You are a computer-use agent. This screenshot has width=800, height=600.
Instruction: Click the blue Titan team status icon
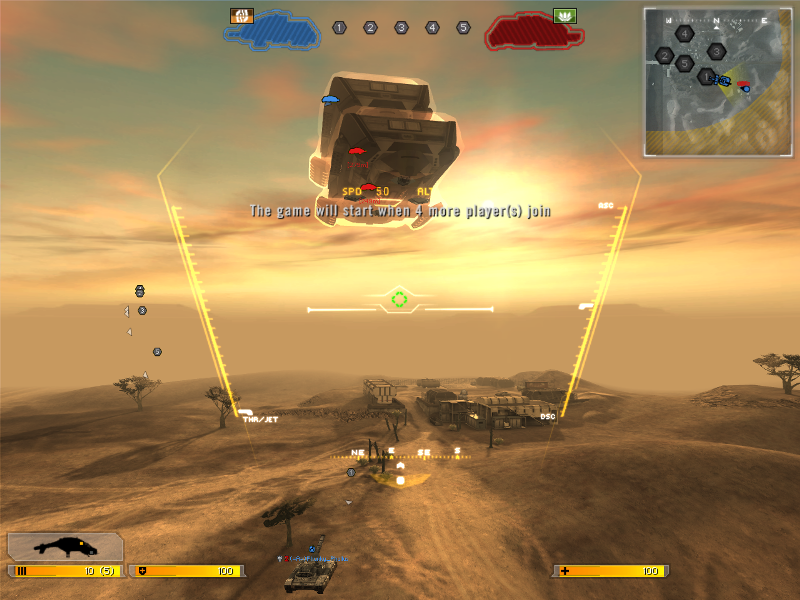pos(270,31)
